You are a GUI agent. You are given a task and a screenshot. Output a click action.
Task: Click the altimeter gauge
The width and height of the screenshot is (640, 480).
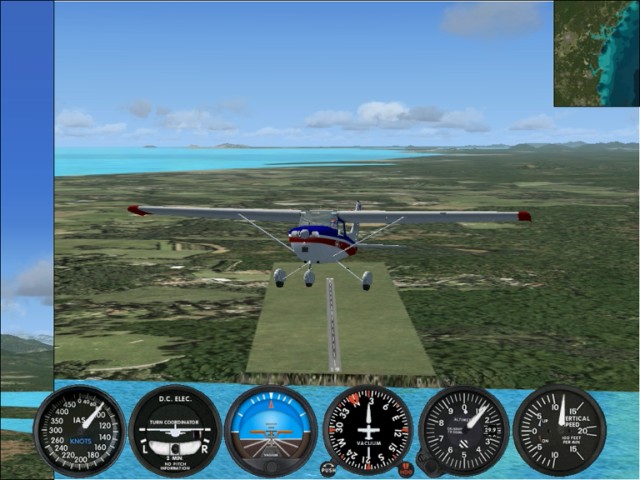coord(464,430)
